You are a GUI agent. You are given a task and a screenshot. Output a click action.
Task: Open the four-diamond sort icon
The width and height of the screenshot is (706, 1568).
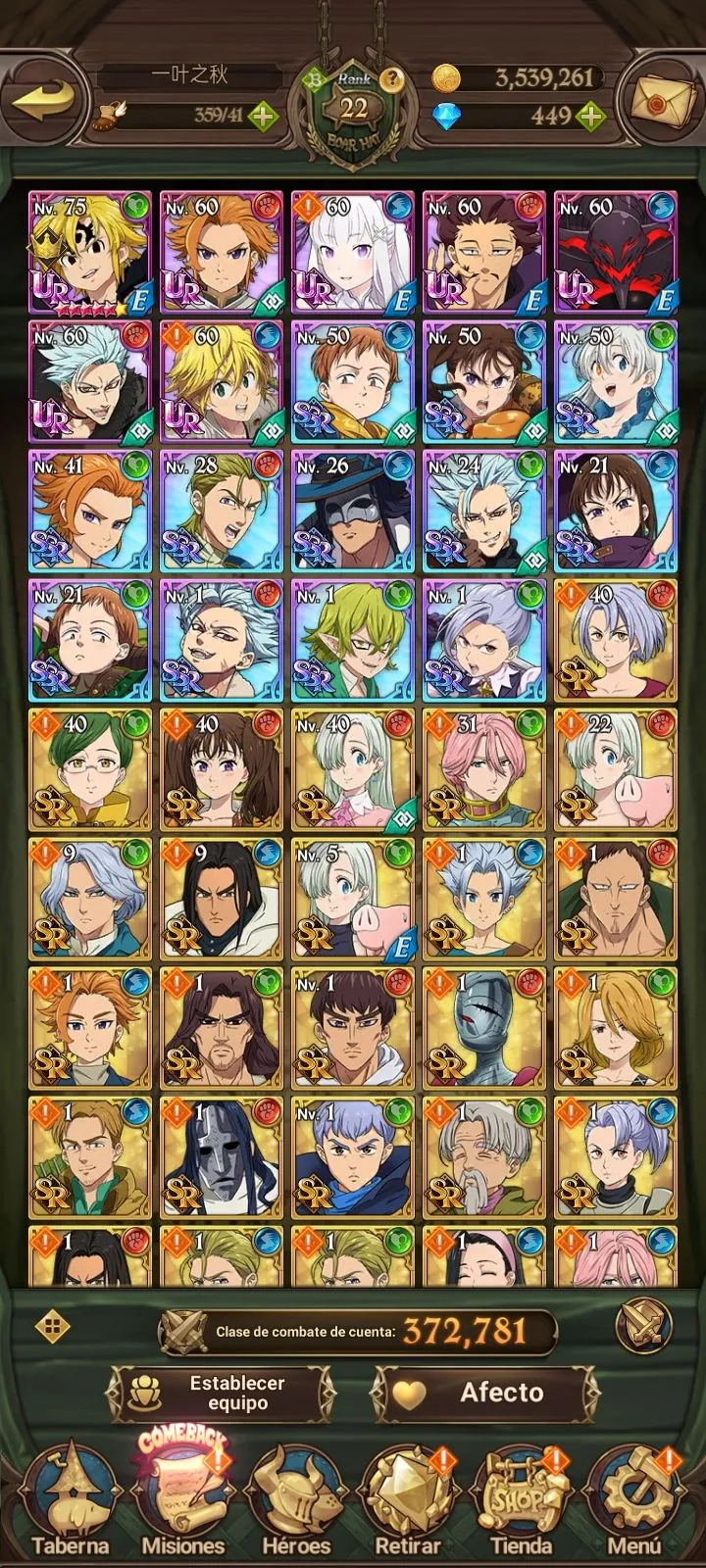[52, 1328]
